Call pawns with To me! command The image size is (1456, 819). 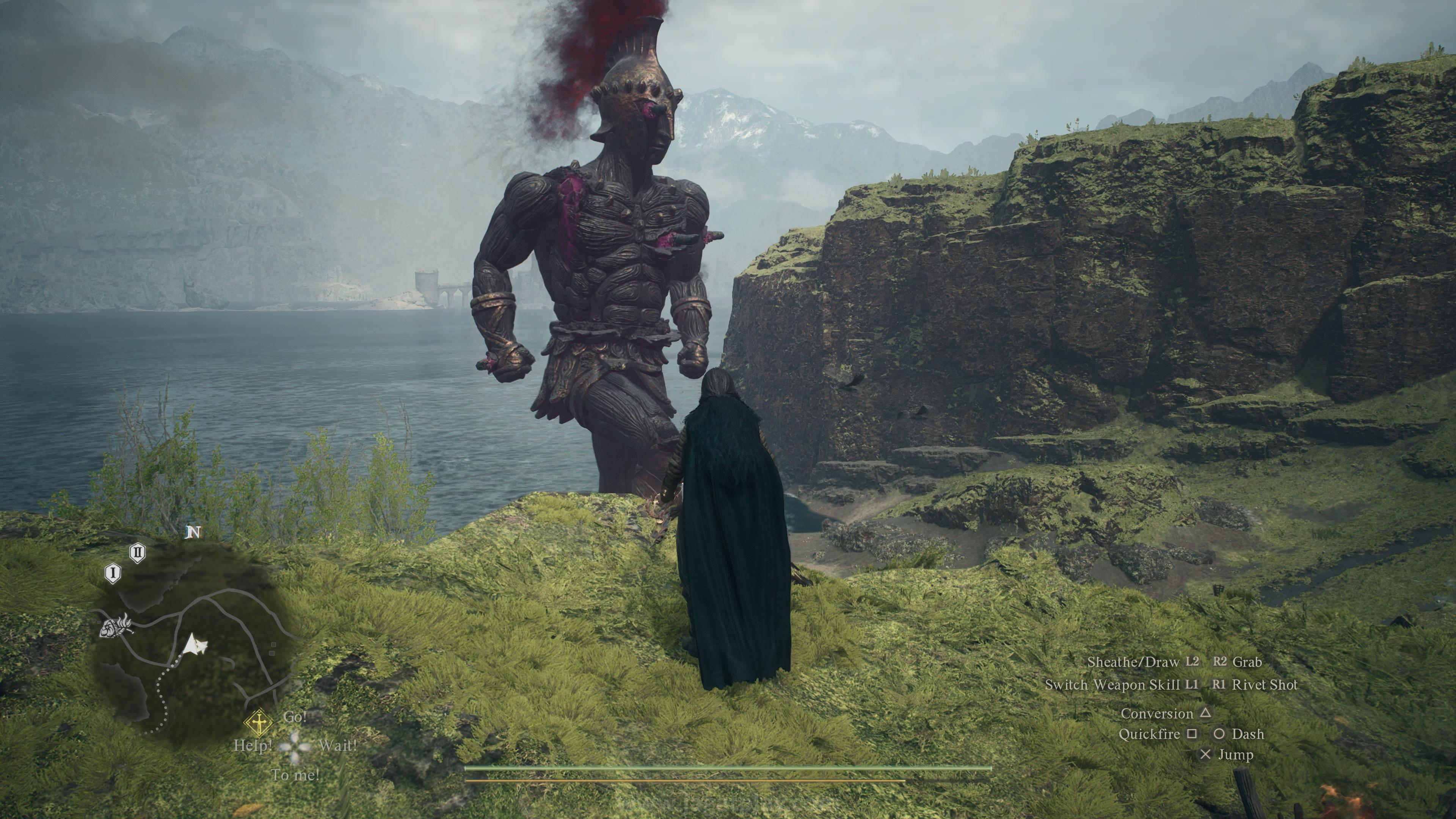pyautogui.click(x=295, y=775)
